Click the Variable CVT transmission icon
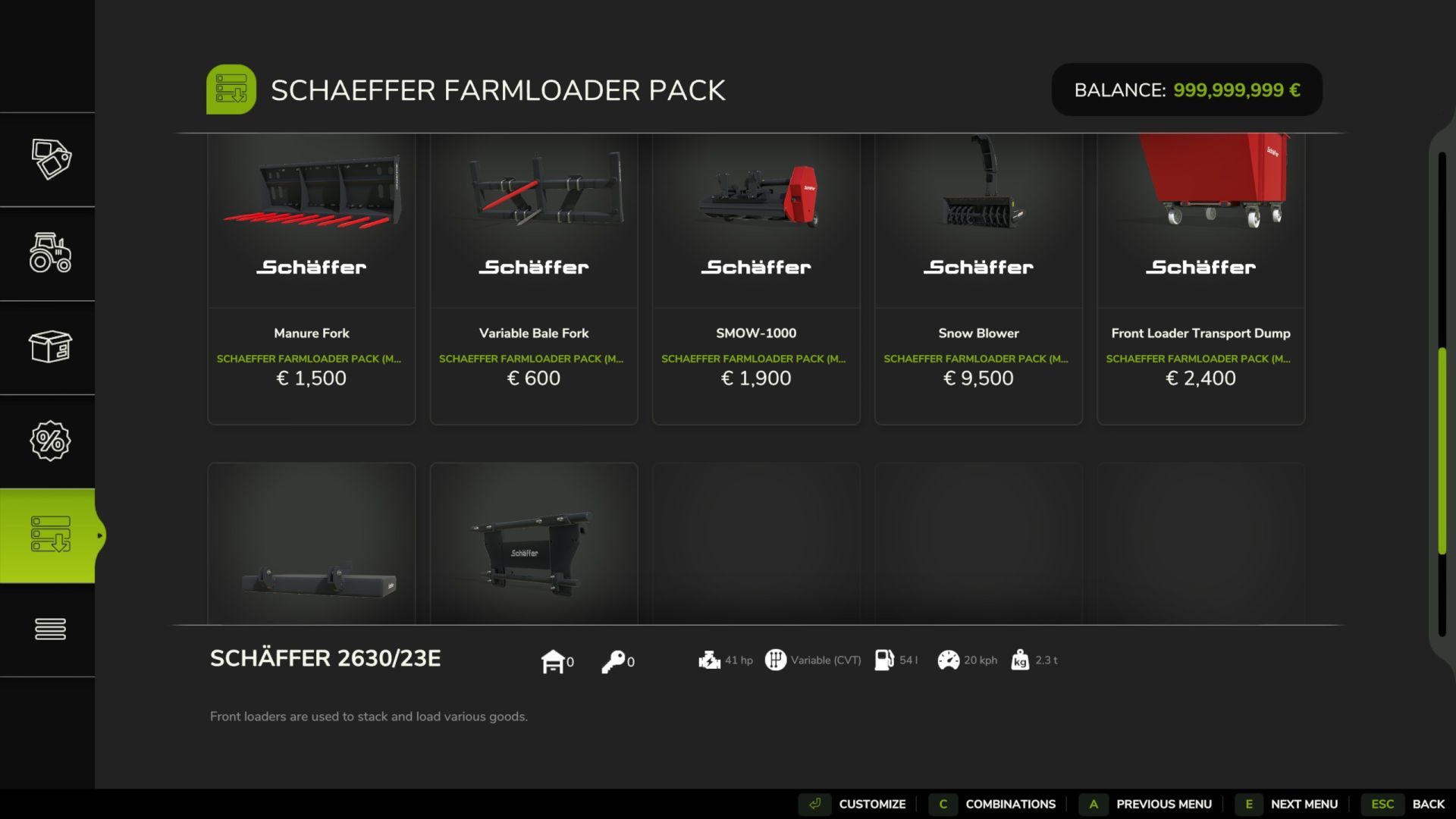 (x=775, y=661)
